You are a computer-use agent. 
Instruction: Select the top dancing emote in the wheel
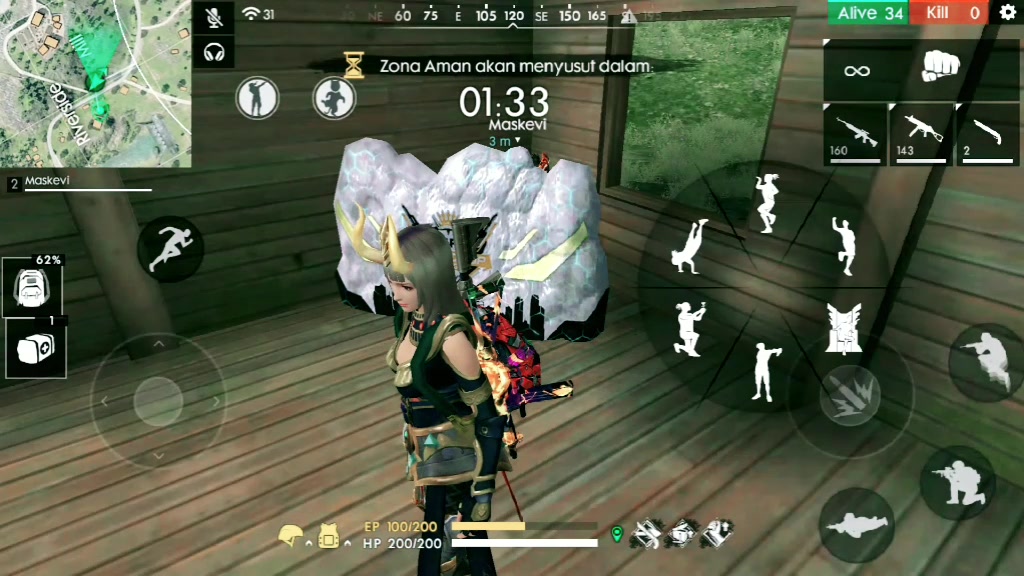pyautogui.click(x=766, y=203)
